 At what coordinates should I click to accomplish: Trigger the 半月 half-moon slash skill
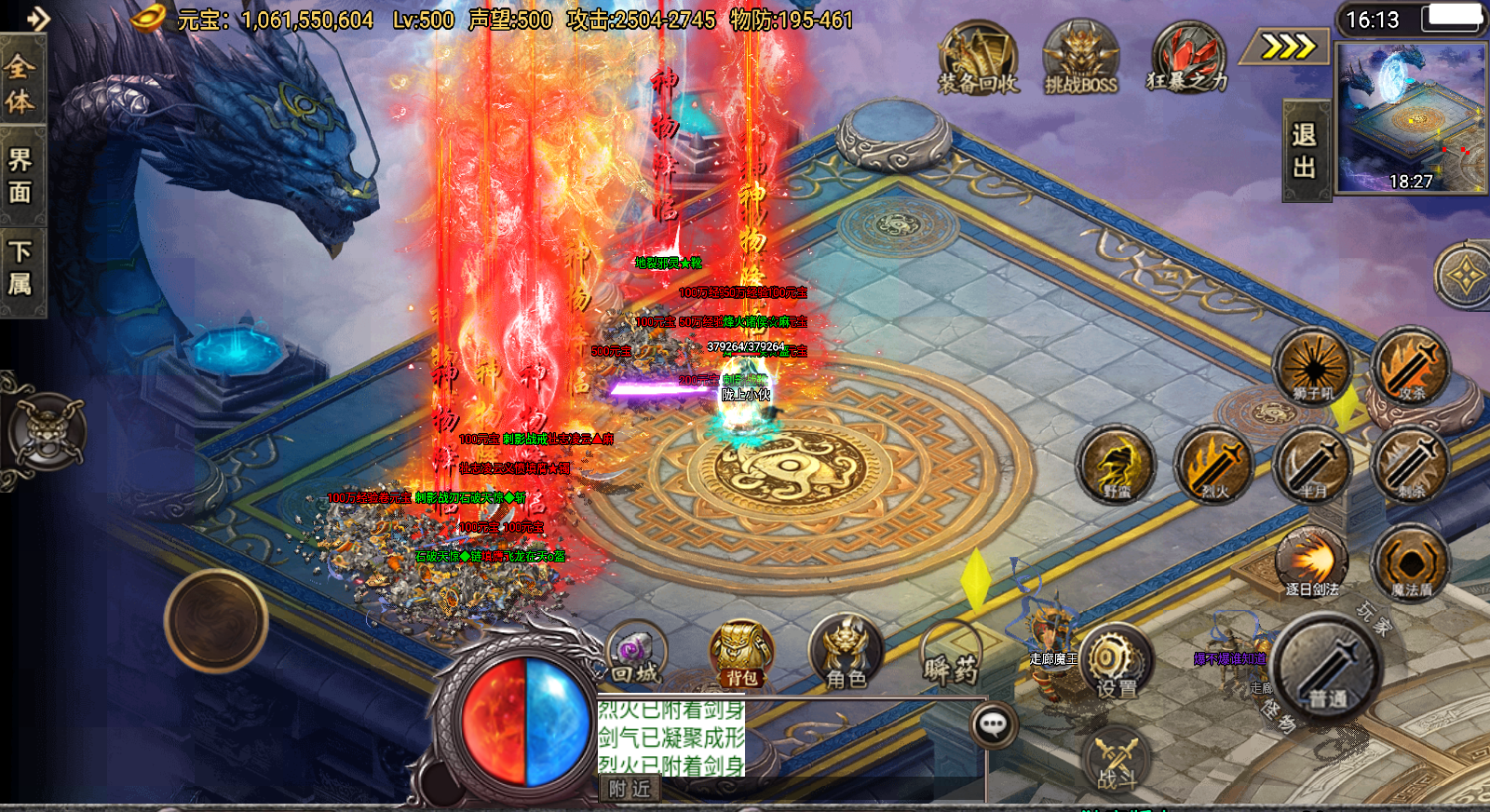point(1313,464)
